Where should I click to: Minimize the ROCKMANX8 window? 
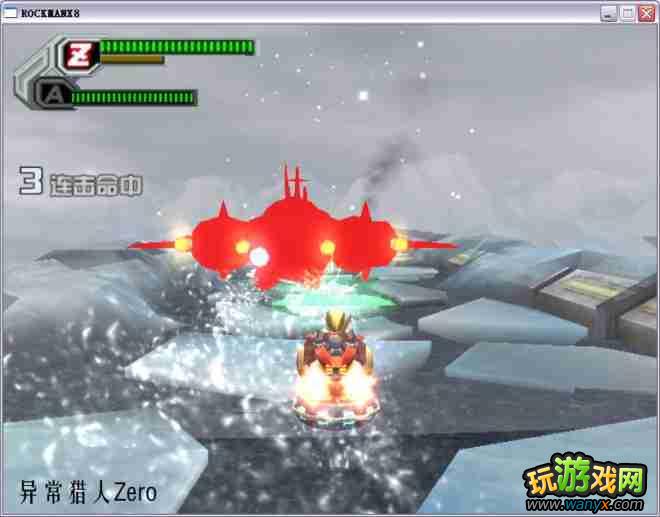(609, 12)
